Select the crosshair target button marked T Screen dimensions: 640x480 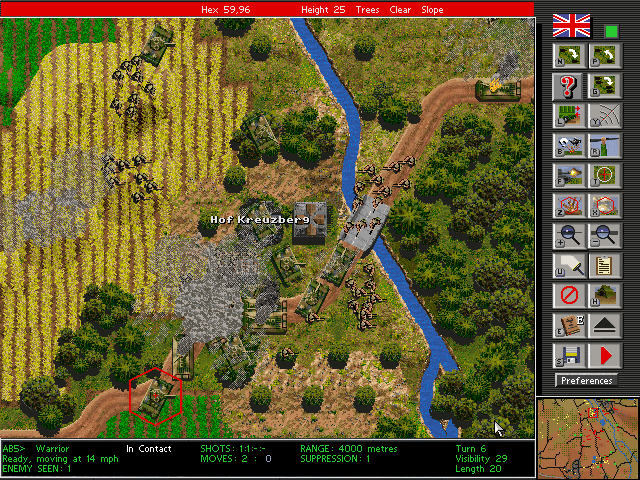(603, 175)
